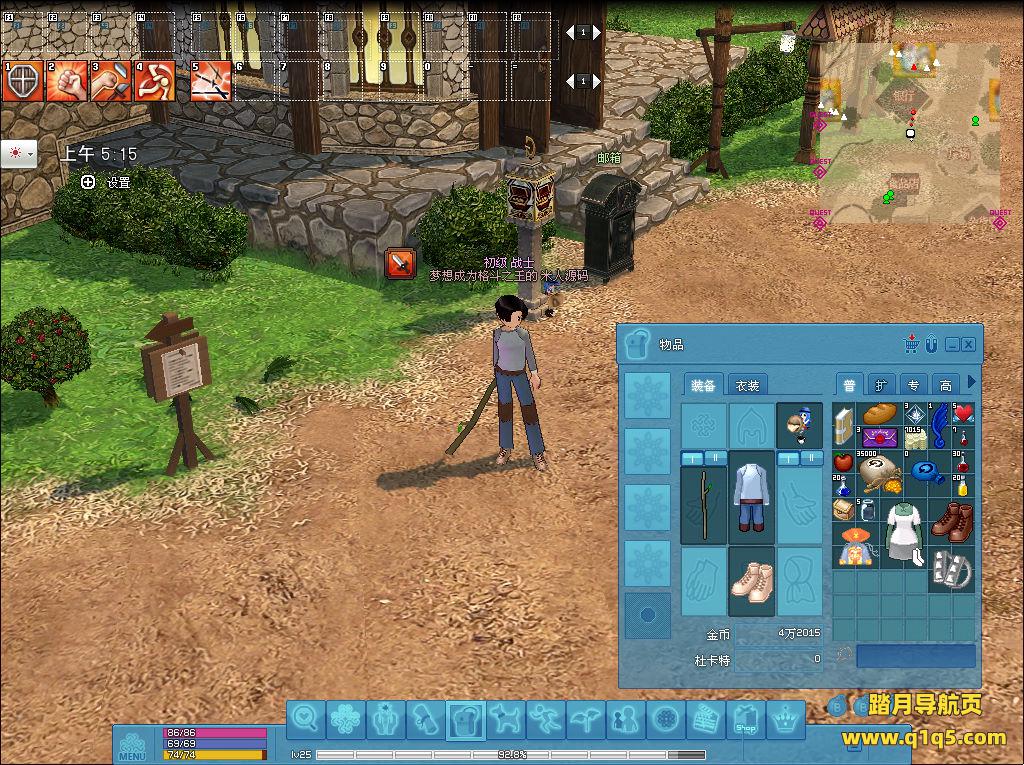This screenshot has width=1024, height=765.
Task: Use the fist smash skill in slot 2
Action: [66, 82]
